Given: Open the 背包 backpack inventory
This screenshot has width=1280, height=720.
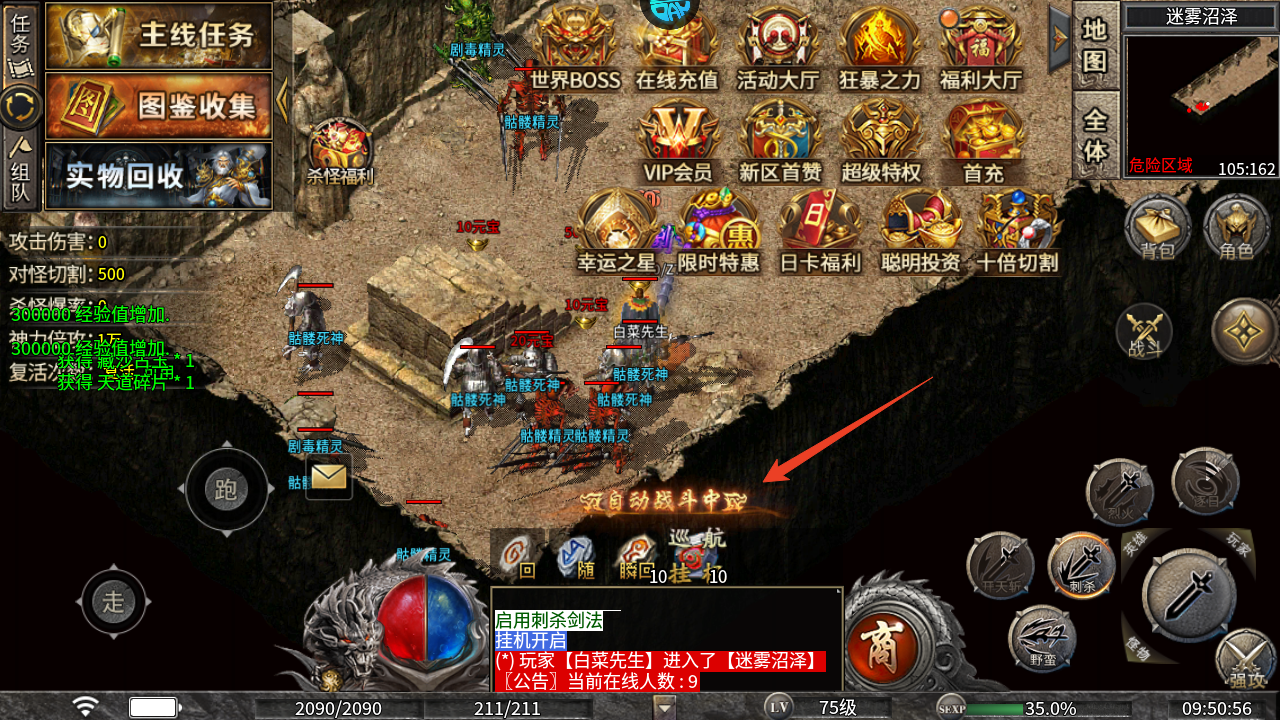Looking at the screenshot, I should tap(1157, 226).
